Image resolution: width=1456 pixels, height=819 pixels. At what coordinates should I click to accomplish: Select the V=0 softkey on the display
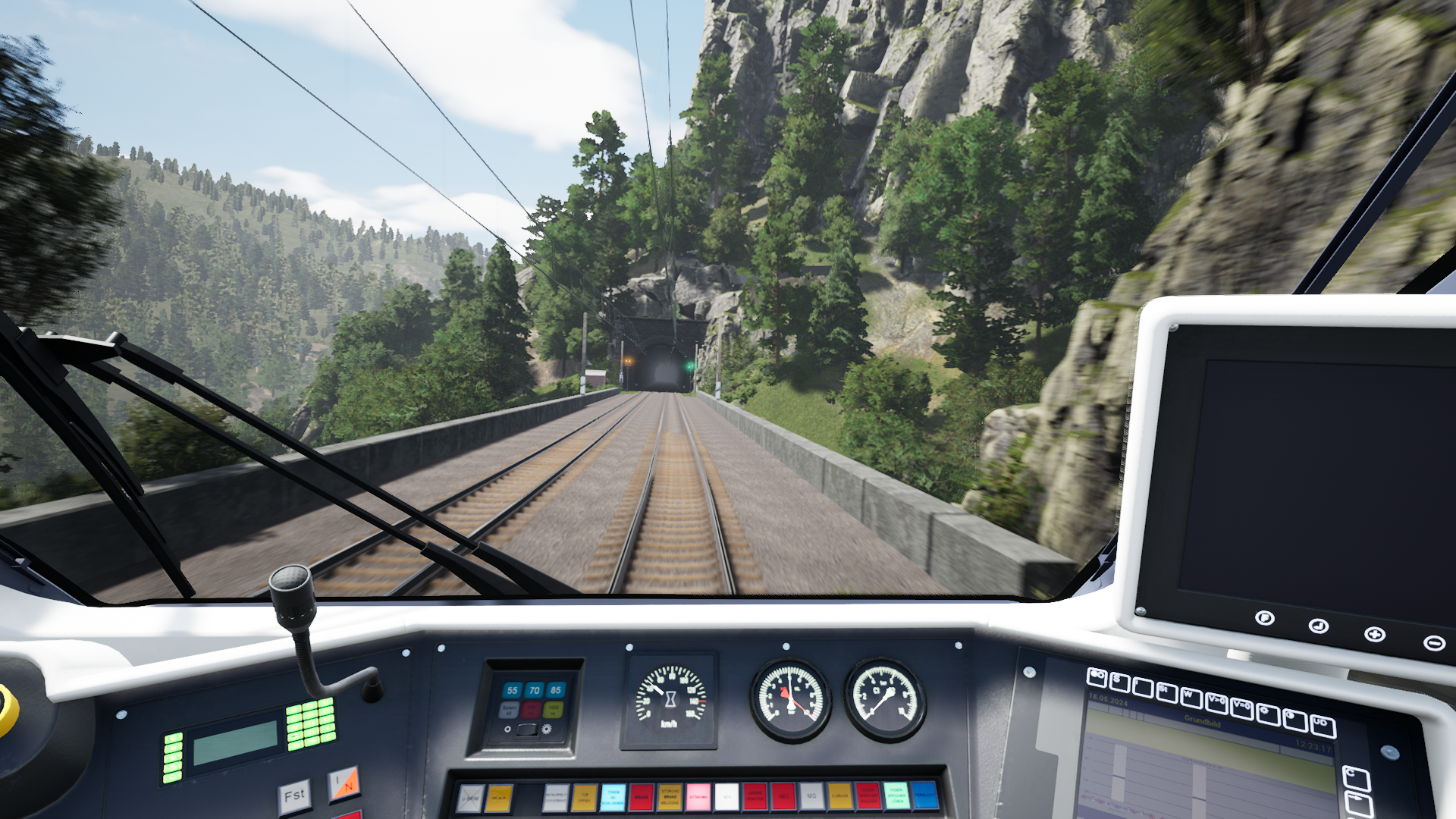(x=1241, y=708)
